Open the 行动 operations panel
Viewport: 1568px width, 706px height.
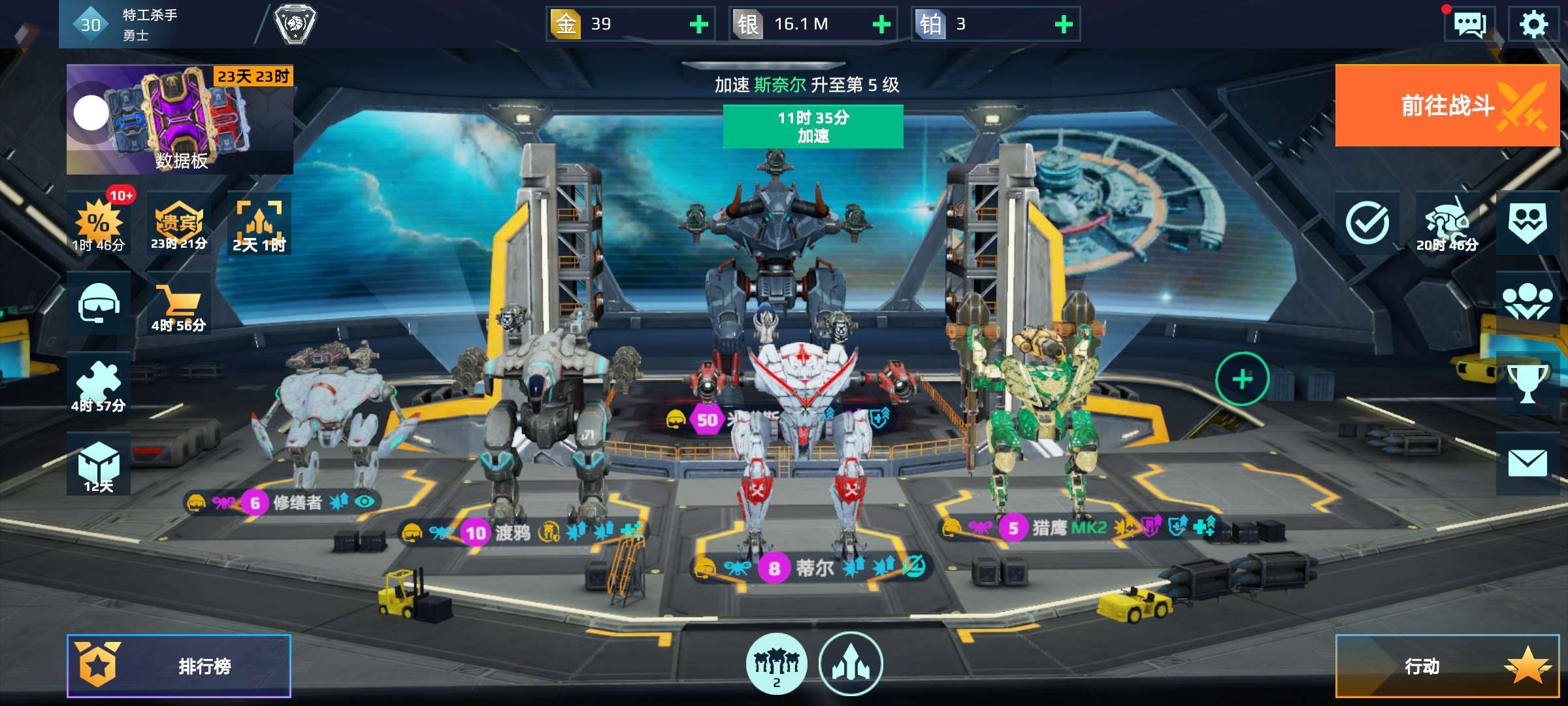pos(1446,666)
